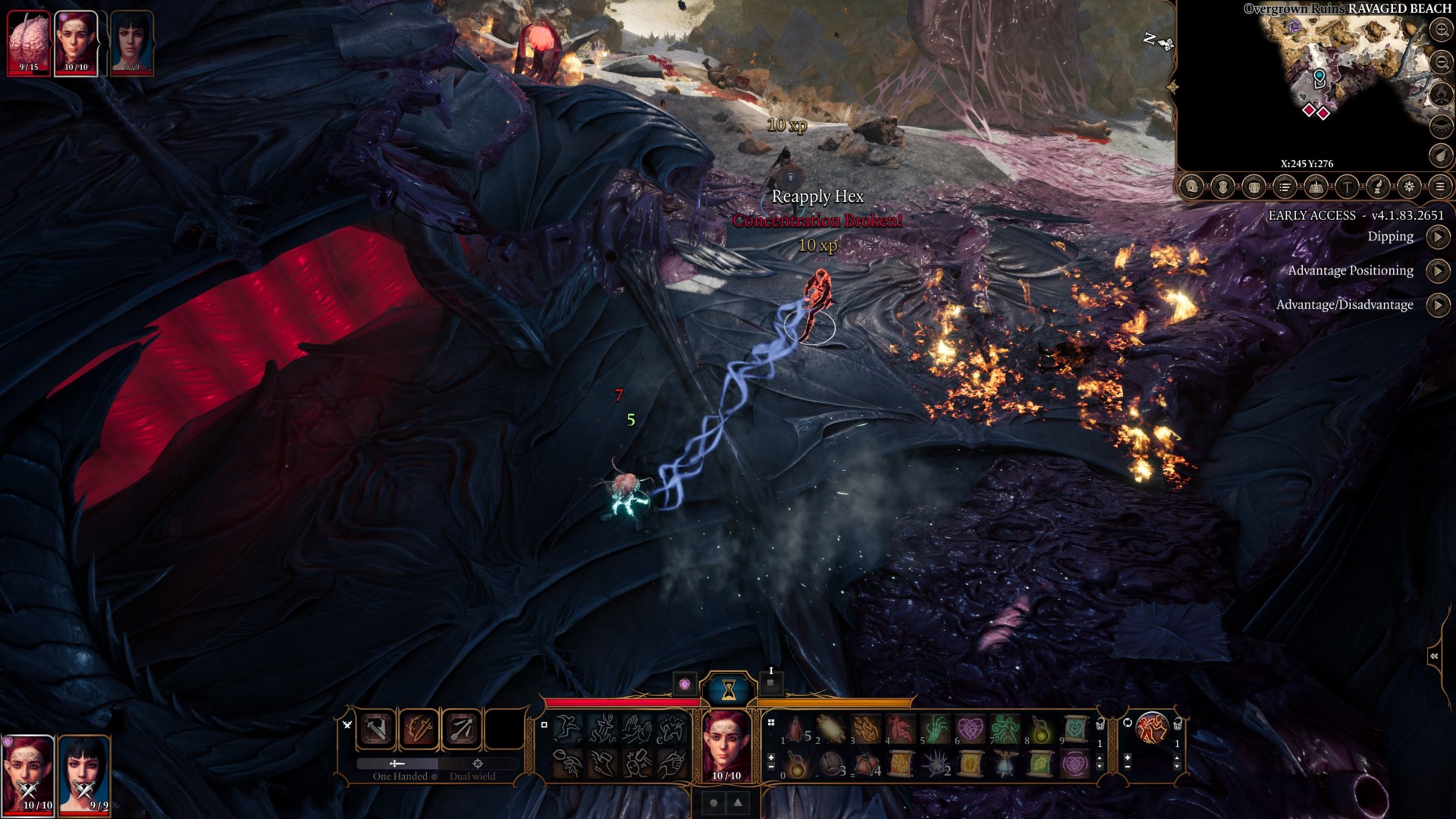
Task: Zoom in on the minimap
Action: (x=1441, y=30)
